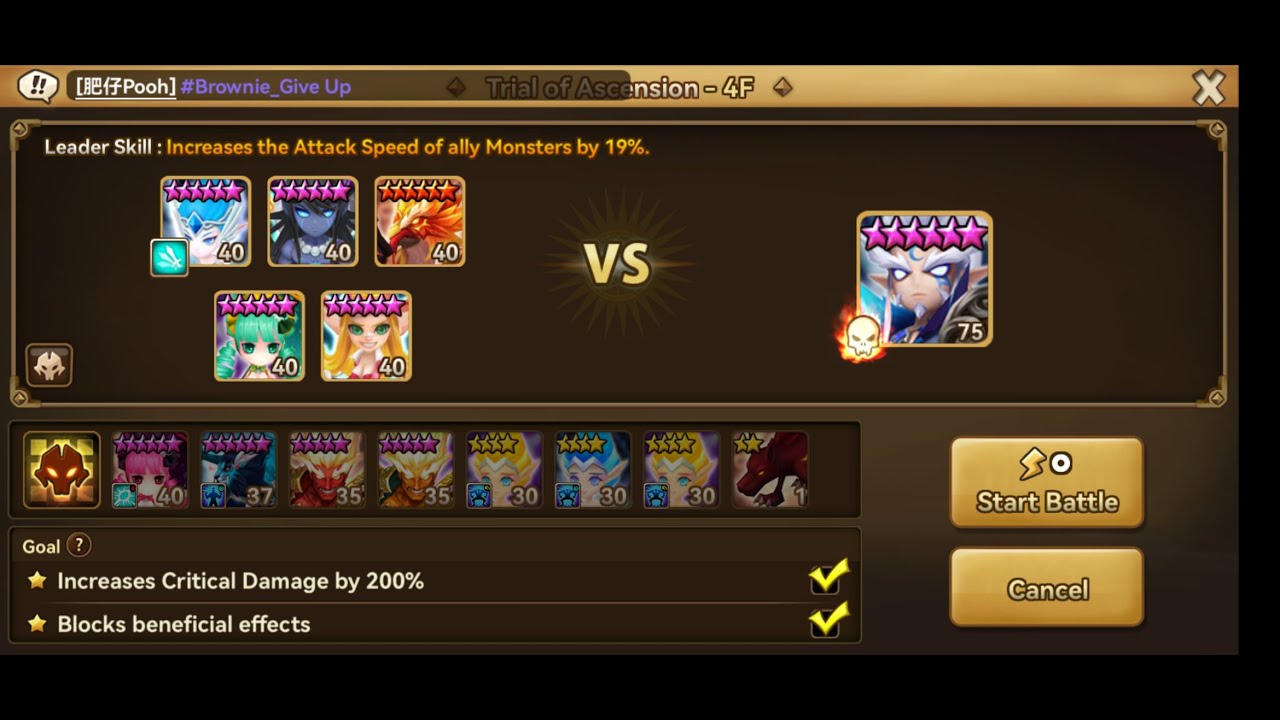This screenshot has height=720, width=1280.
Task: Select the Trial of Ascension 4F title
Action: (x=619, y=87)
